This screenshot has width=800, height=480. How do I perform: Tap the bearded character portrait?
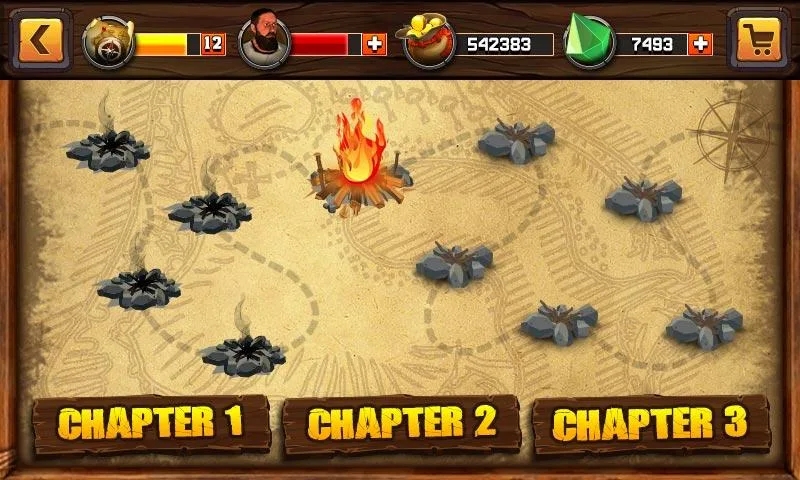264,40
